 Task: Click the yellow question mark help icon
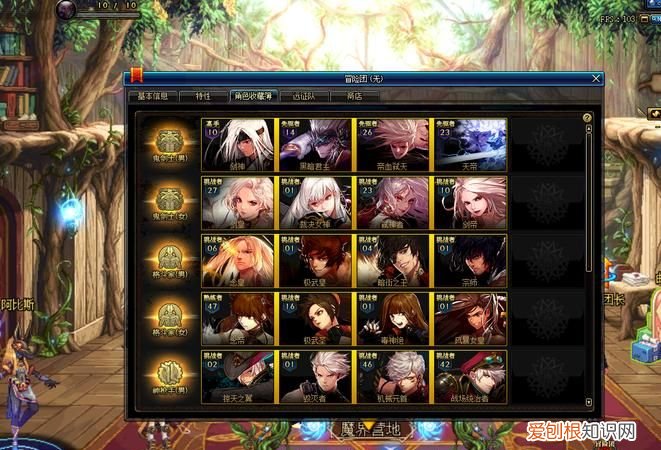click(x=587, y=118)
